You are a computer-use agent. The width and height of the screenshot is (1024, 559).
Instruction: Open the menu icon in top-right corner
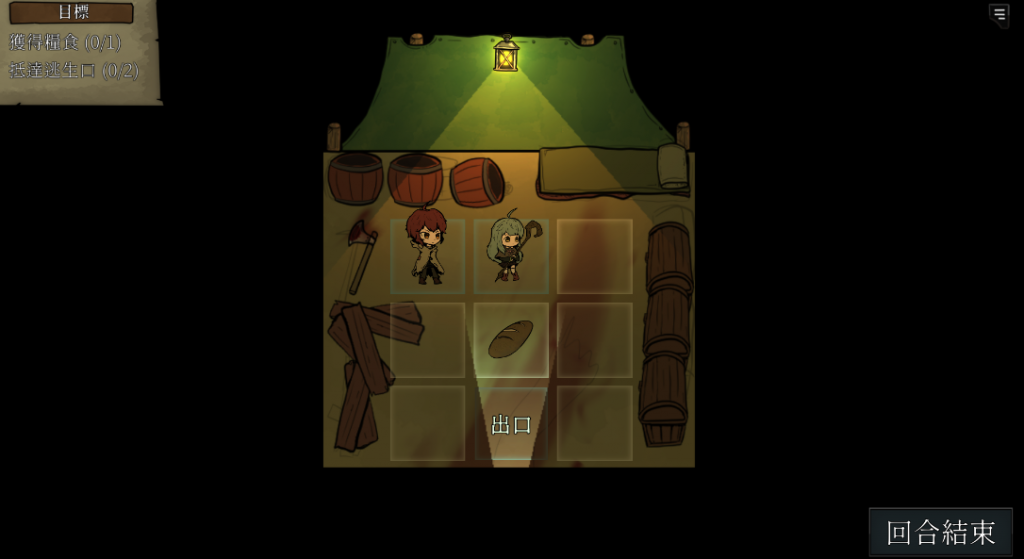pyautogui.click(x=999, y=14)
